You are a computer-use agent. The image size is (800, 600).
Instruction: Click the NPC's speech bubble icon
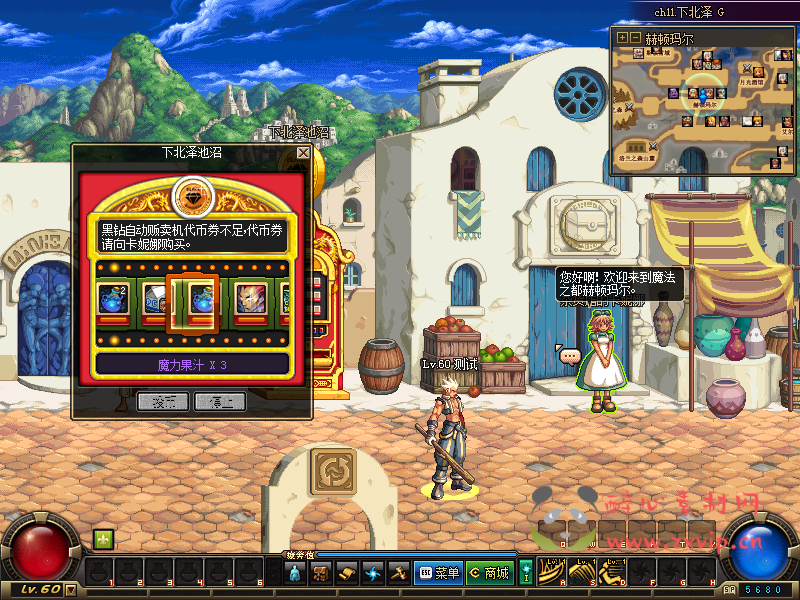(x=569, y=355)
